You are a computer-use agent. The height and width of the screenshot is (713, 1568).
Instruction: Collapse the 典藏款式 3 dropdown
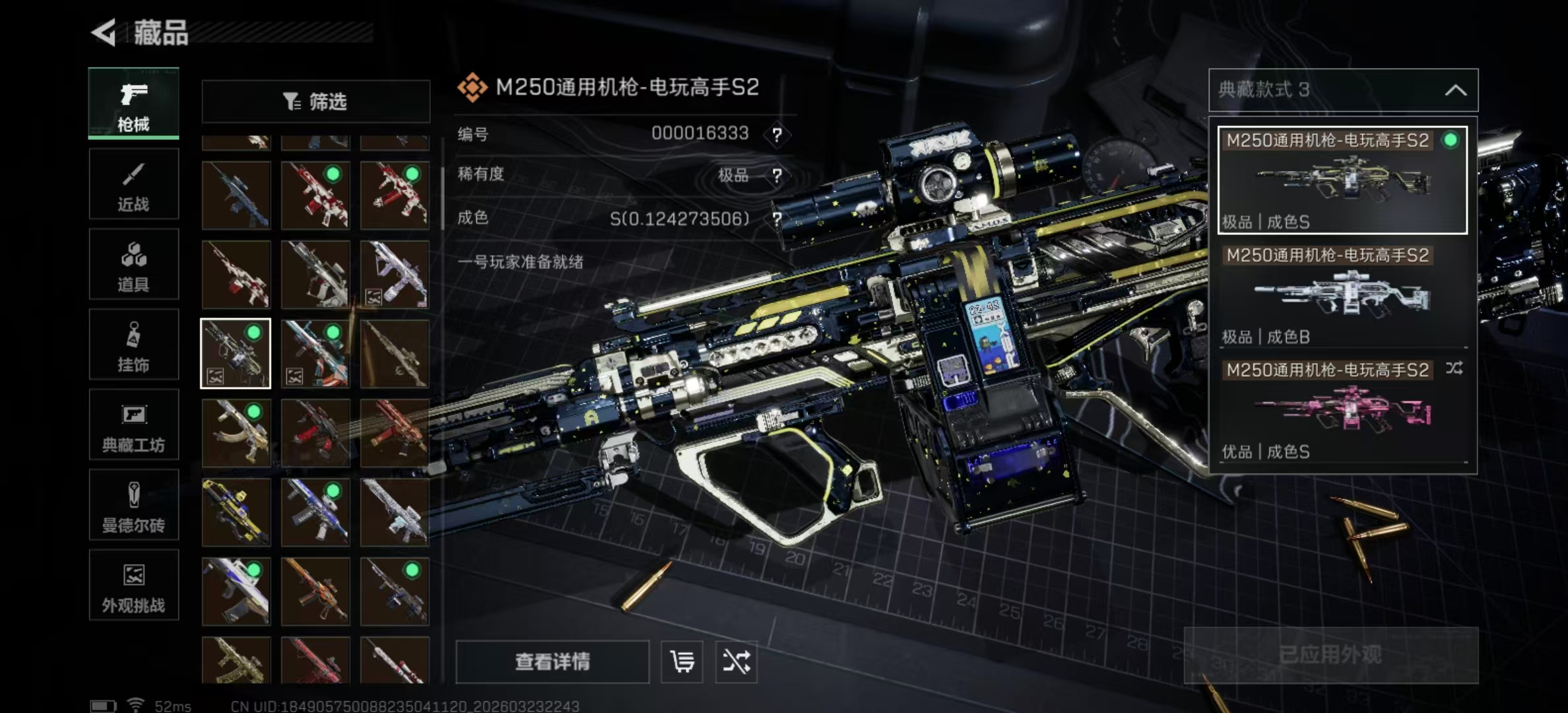point(1455,90)
